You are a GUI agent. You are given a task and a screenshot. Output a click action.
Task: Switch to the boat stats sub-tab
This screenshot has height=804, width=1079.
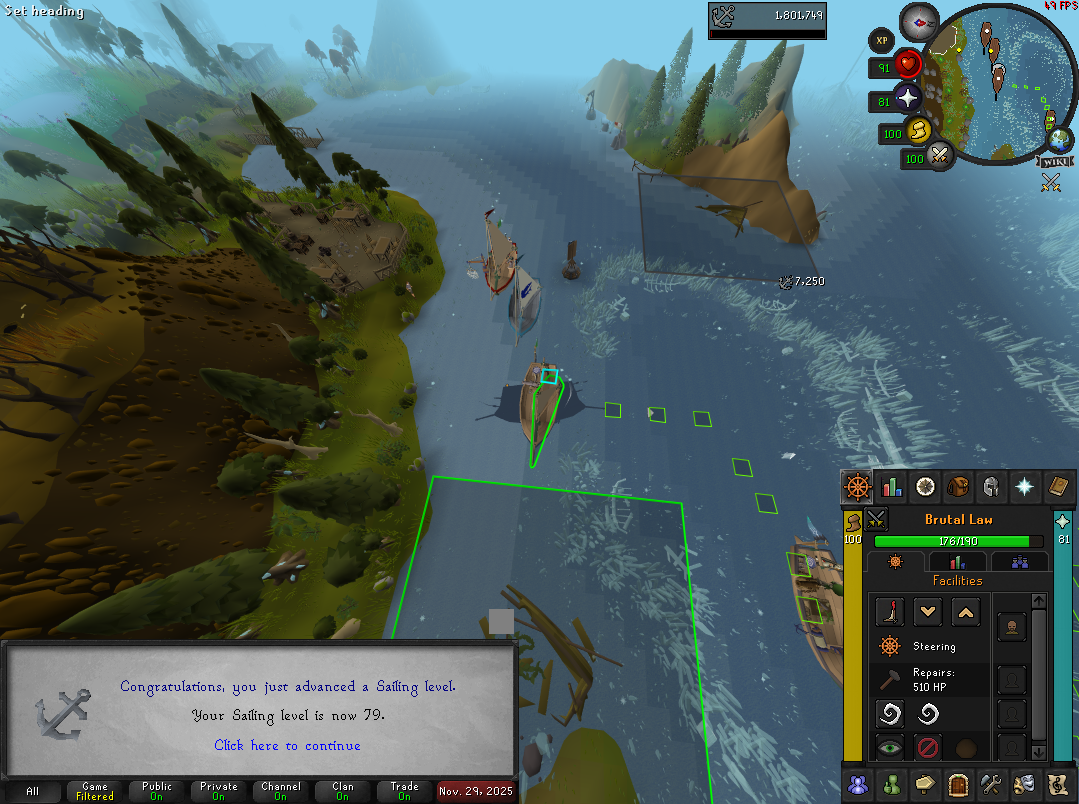(957, 562)
